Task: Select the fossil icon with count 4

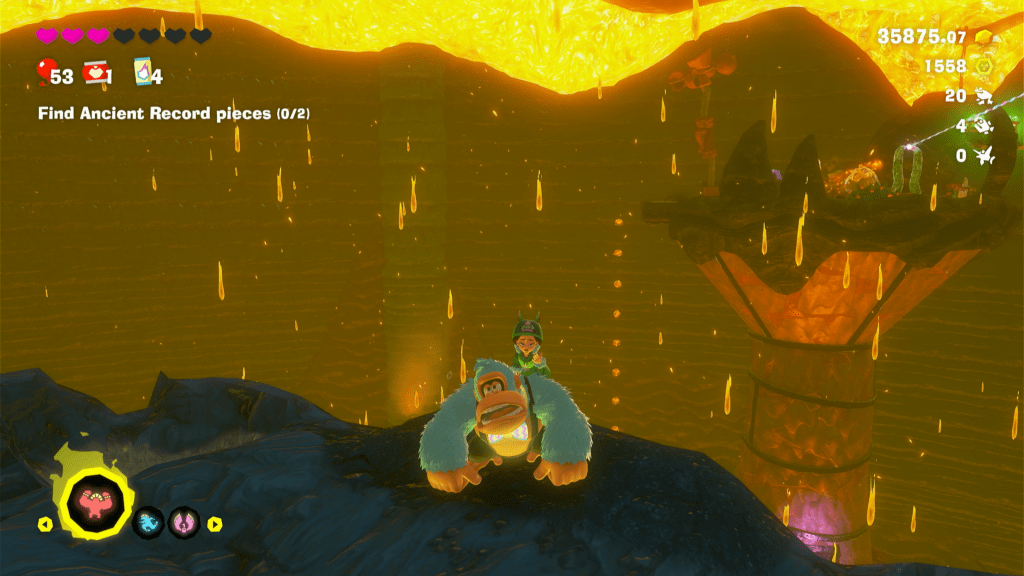Action: pyautogui.click(x=985, y=126)
